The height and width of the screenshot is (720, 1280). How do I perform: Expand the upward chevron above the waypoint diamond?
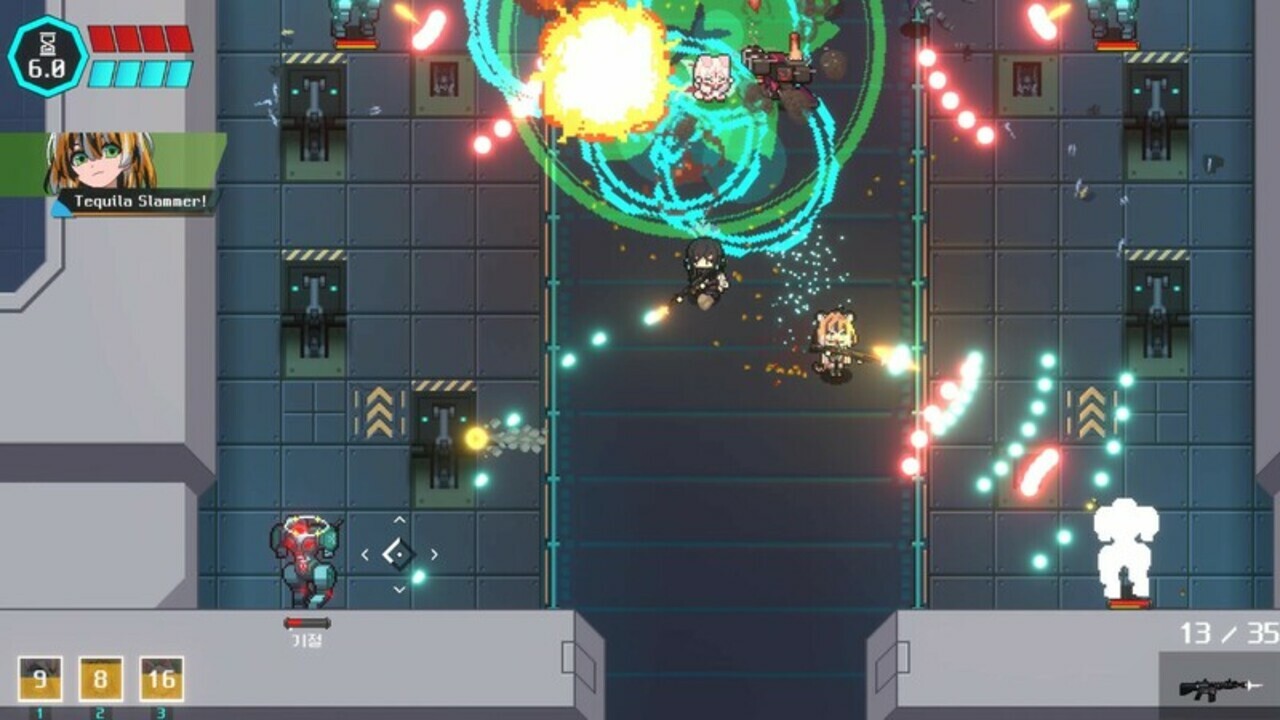(x=398, y=521)
